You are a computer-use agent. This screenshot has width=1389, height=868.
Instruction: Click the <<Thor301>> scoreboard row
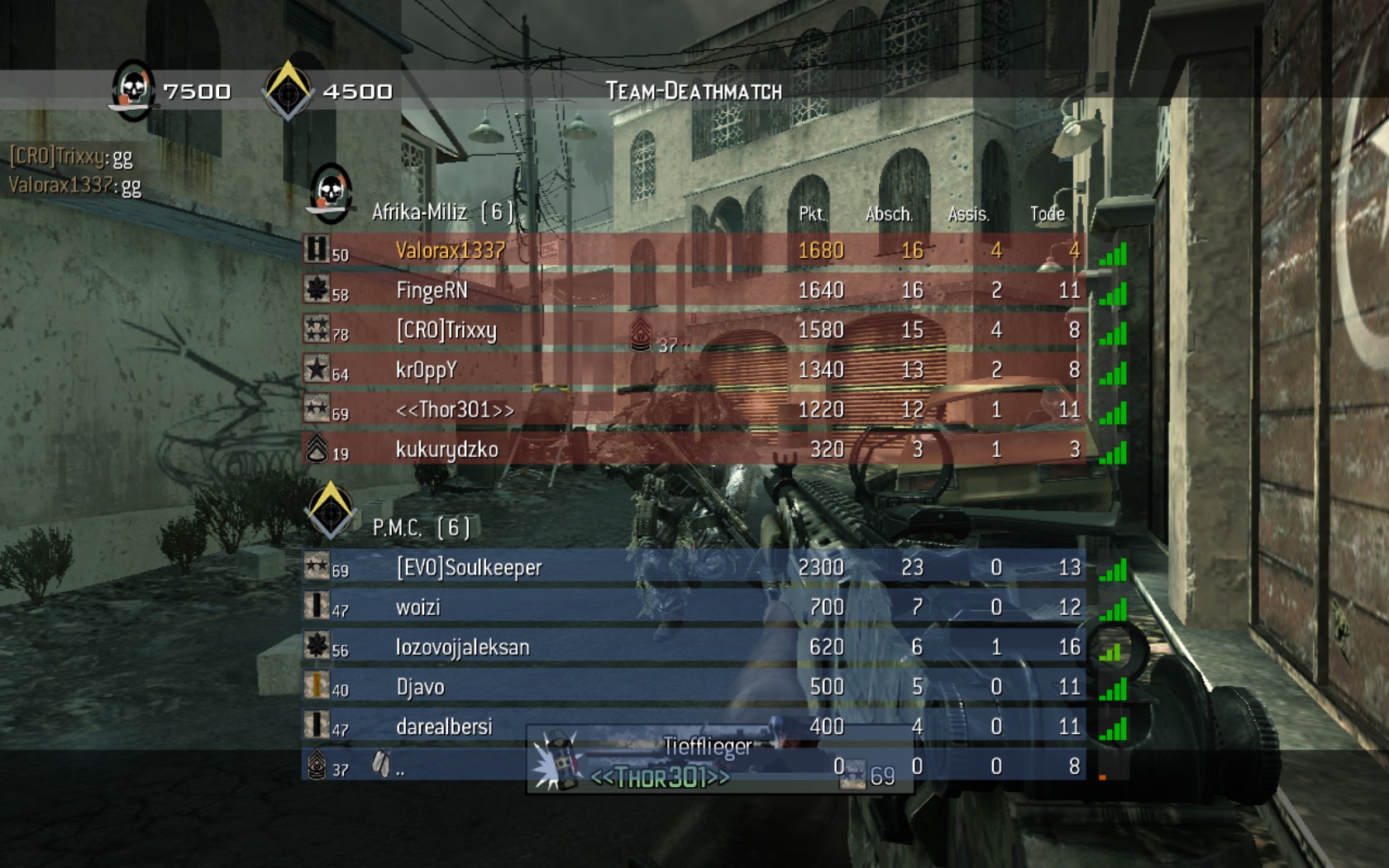coord(455,409)
